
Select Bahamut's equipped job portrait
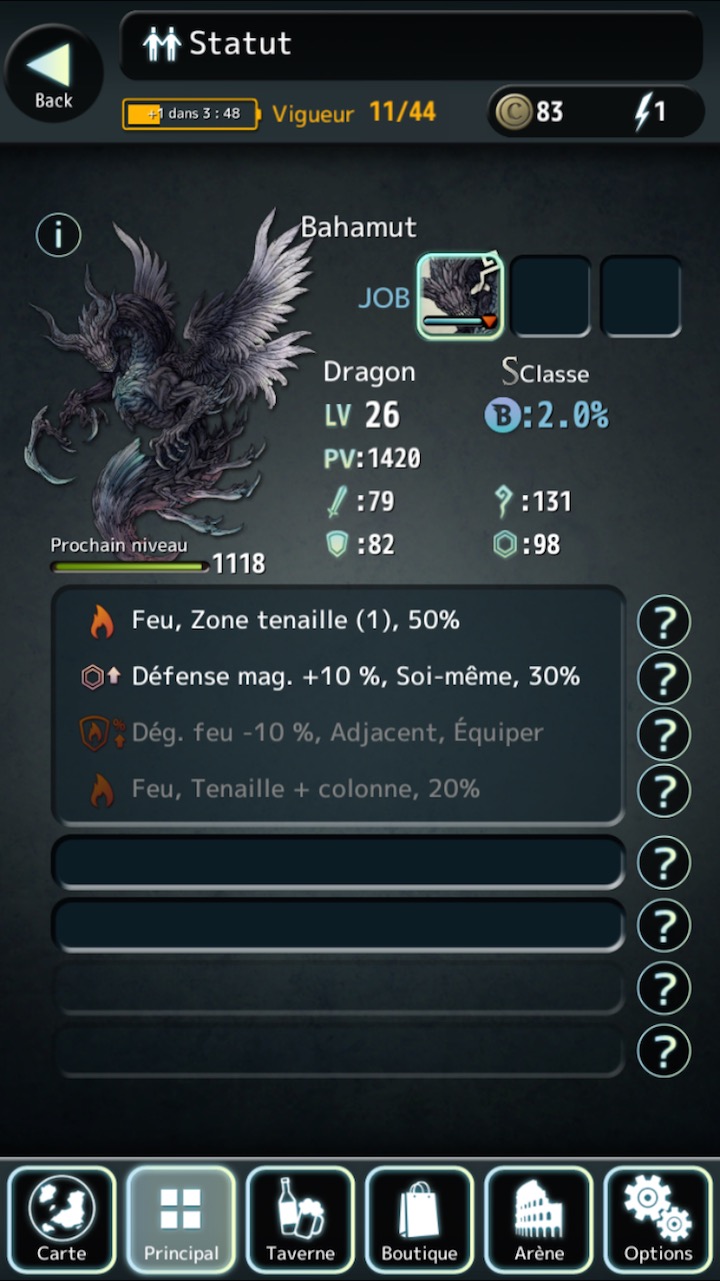pyautogui.click(x=460, y=295)
